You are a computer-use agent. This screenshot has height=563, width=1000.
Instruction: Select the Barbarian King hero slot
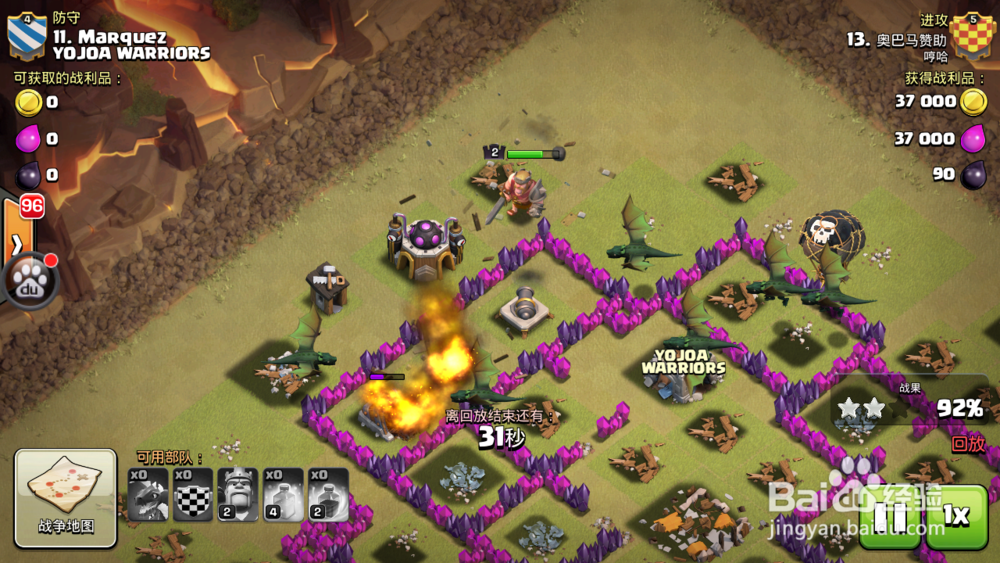pos(238,494)
